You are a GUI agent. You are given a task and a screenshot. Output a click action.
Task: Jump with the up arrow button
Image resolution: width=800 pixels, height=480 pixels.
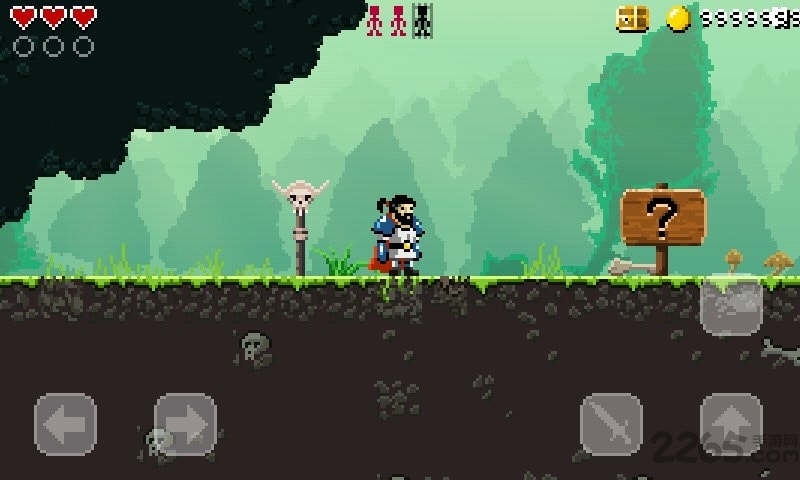(731, 424)
